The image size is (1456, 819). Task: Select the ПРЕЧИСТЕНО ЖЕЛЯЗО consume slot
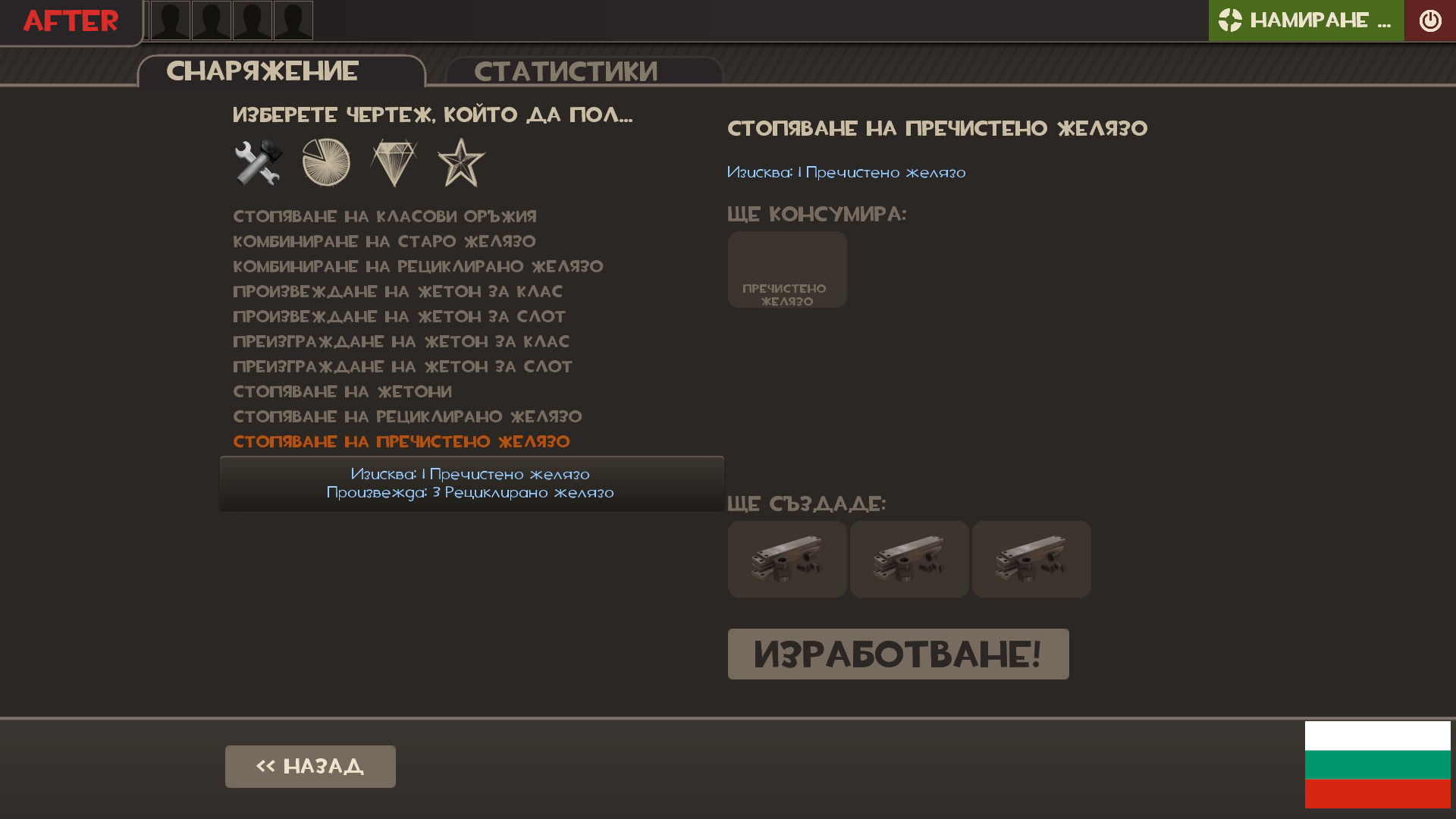click(786, 269)
